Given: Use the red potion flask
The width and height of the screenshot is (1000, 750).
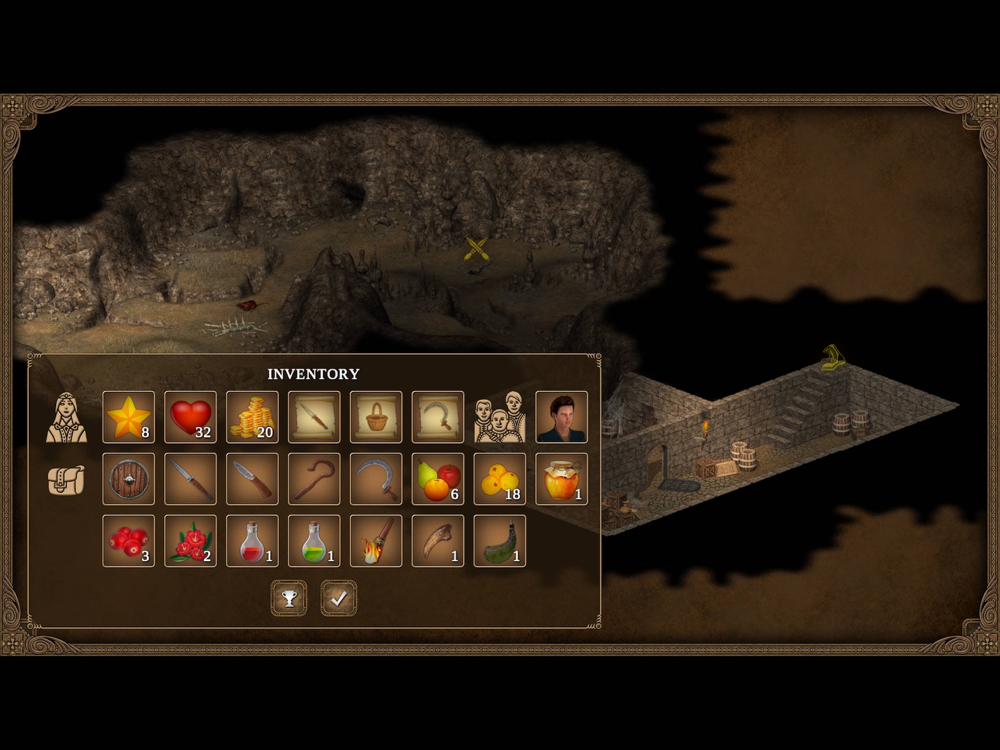Looking at the screenshot, I should point(253,541).
